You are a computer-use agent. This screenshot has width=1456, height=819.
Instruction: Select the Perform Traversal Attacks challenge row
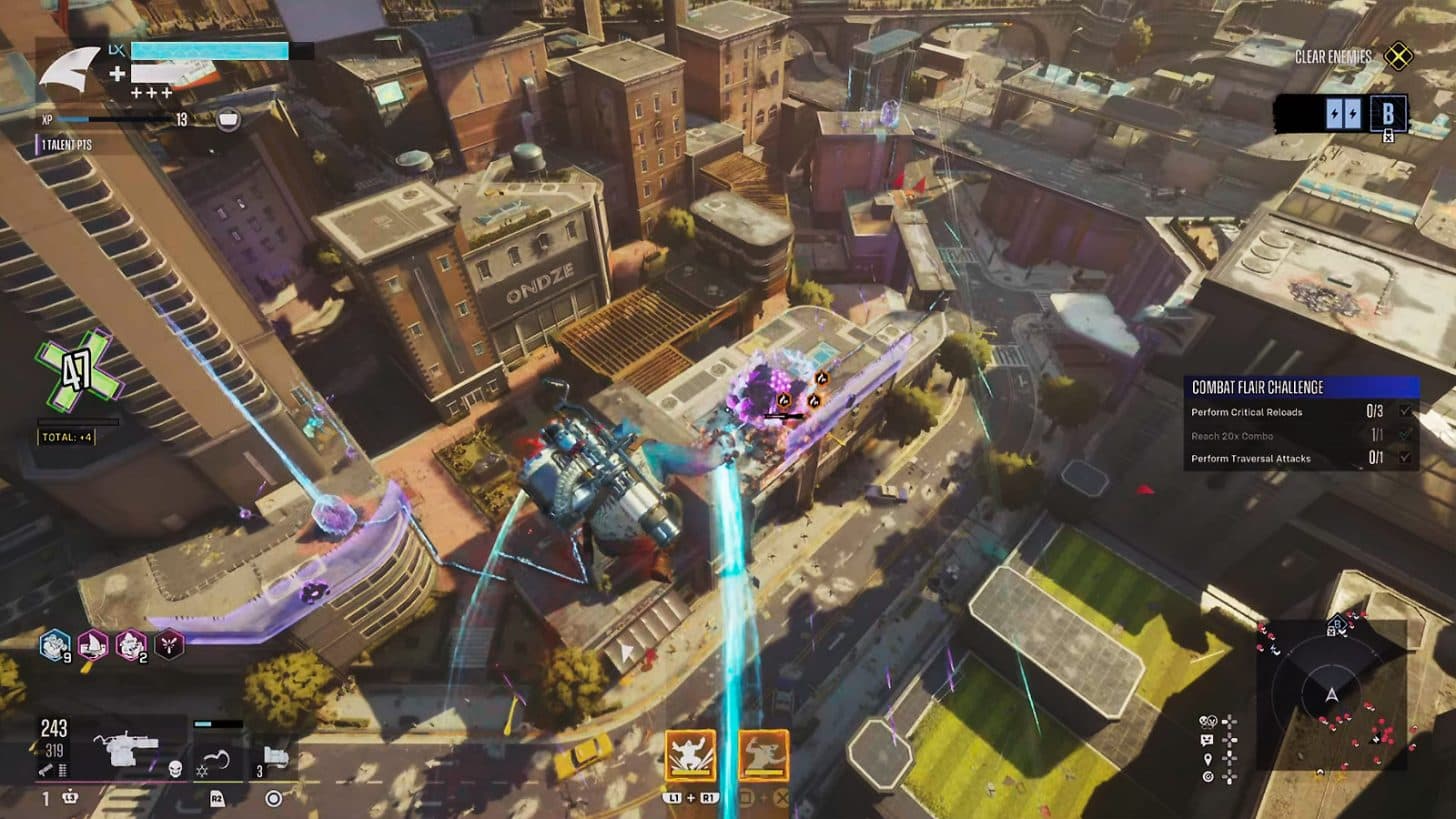(1300, 459)
